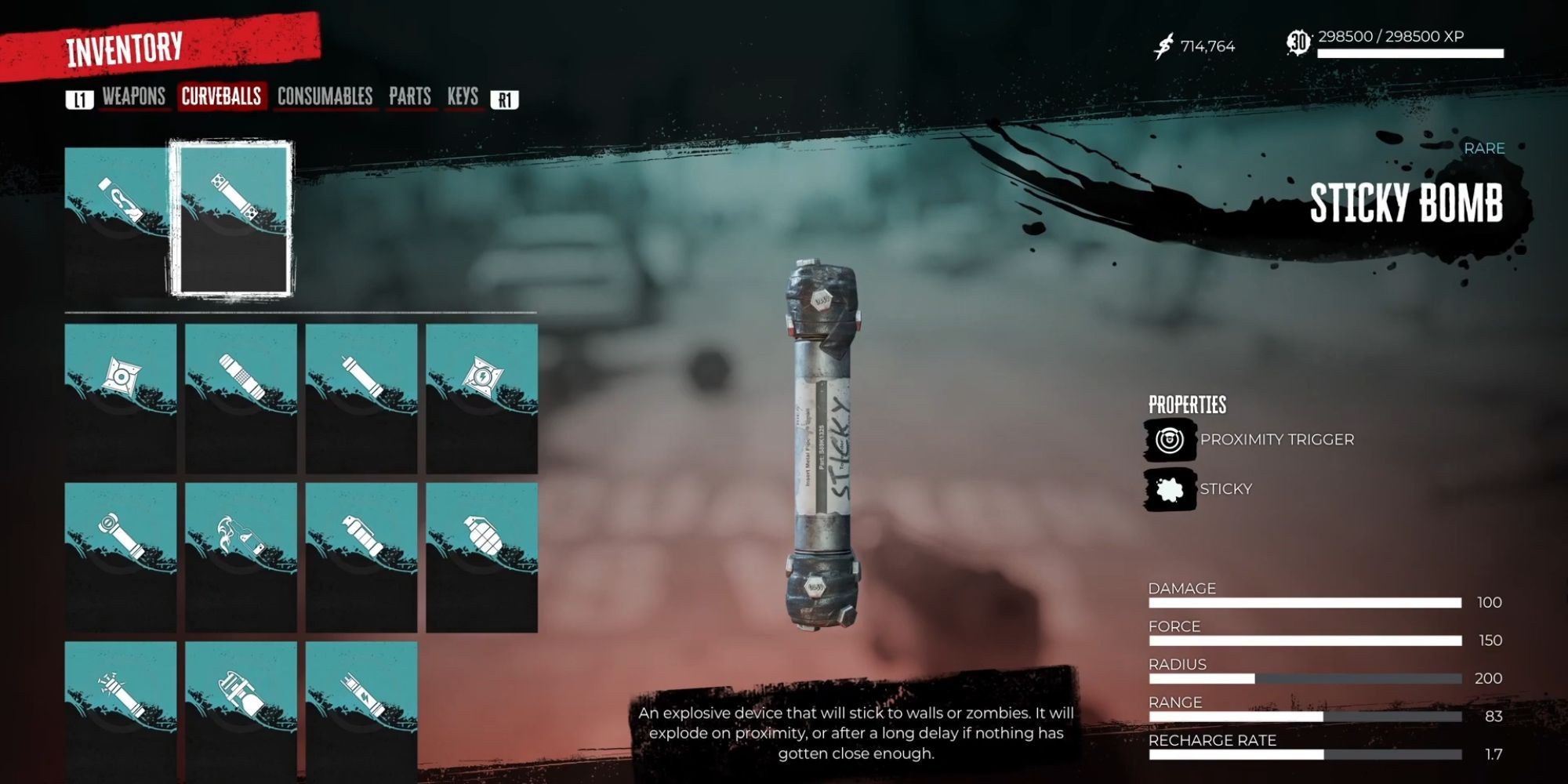Choose the plain shuriken curveball card
The width and height of the screenshot is (1568, 784).
121,397
